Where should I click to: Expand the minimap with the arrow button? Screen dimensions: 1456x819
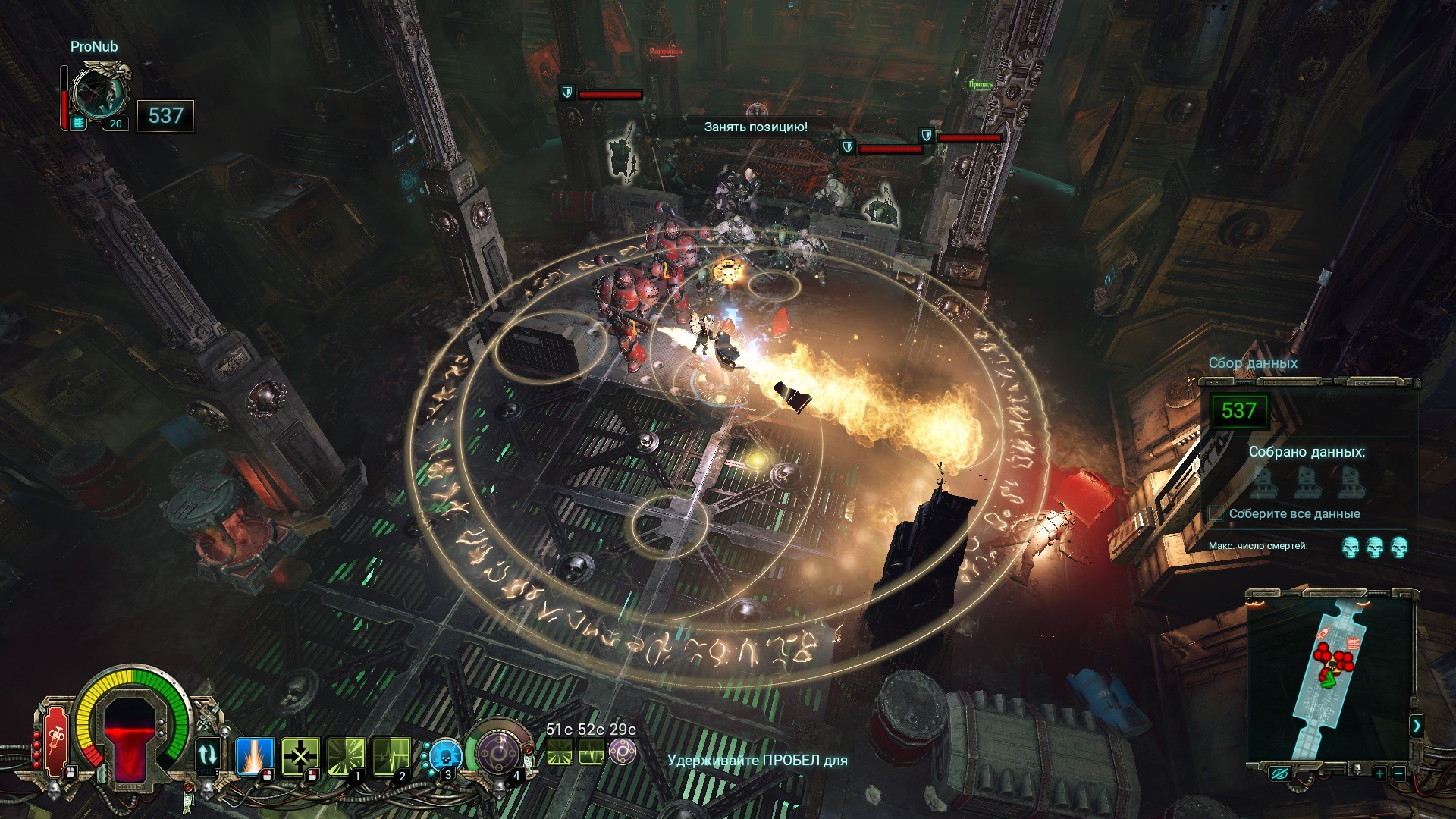tap(1416, 726)
